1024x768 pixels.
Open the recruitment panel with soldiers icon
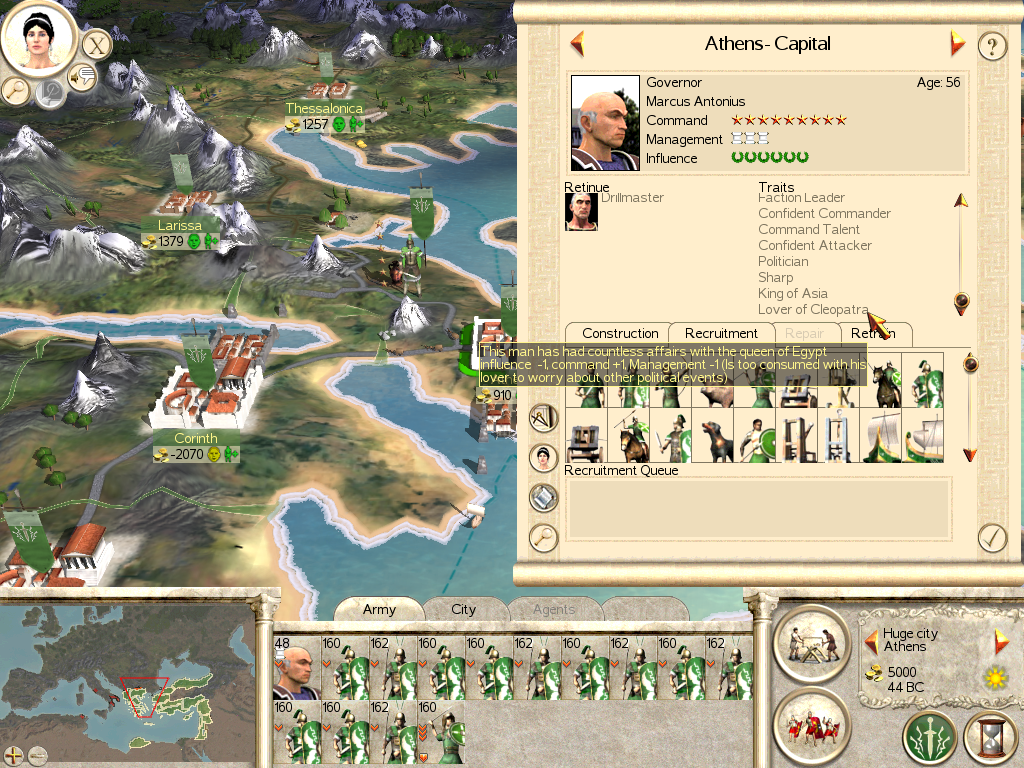click(810, 724)
